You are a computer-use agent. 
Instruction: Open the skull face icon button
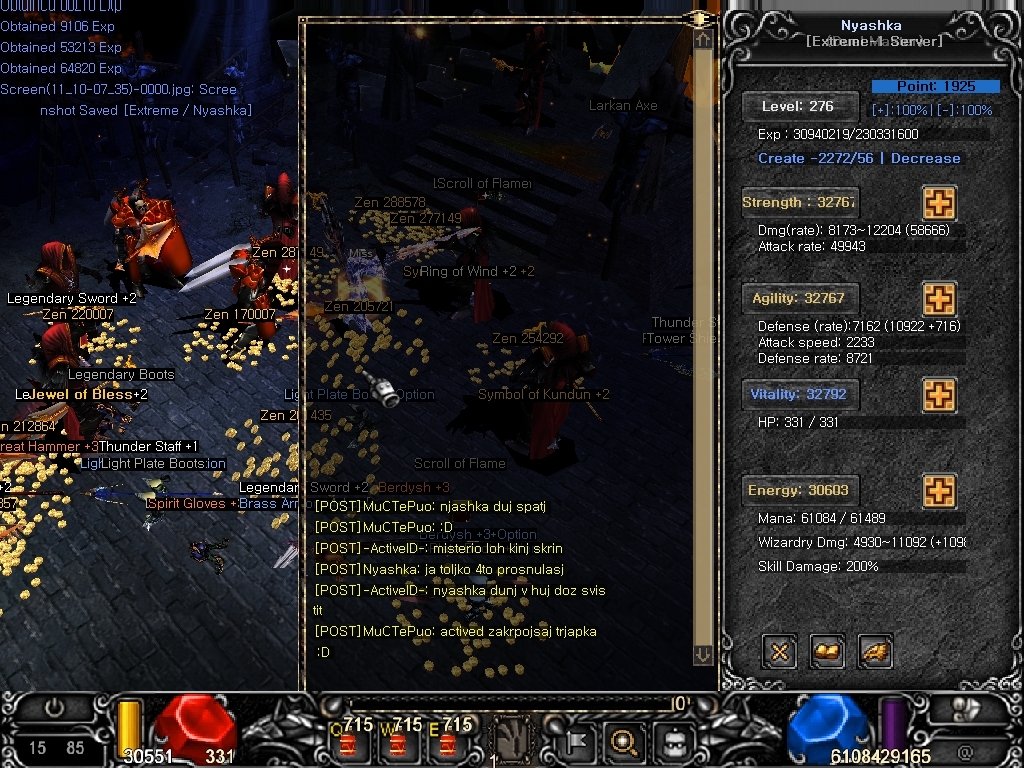point(671,742)
